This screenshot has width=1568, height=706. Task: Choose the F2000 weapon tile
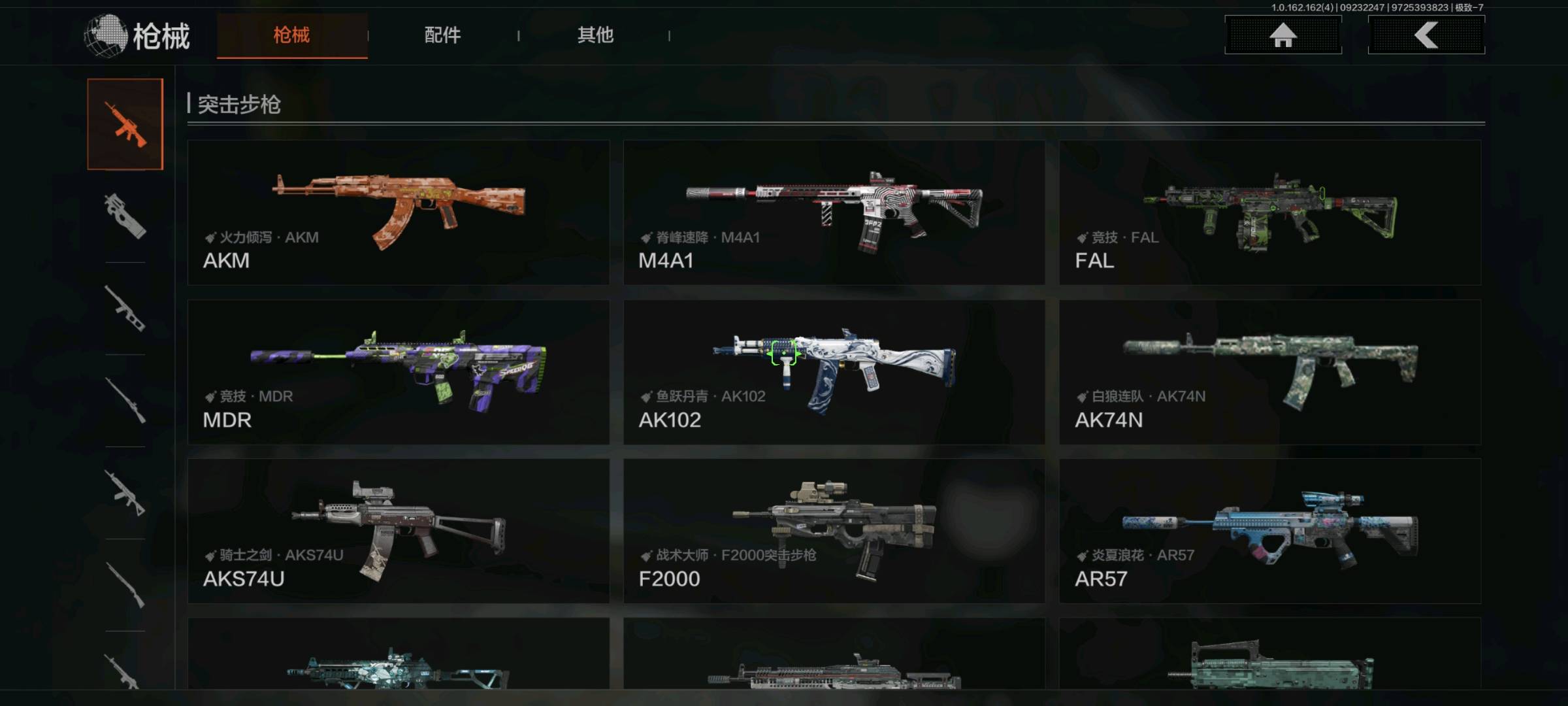tap(834, 531)
